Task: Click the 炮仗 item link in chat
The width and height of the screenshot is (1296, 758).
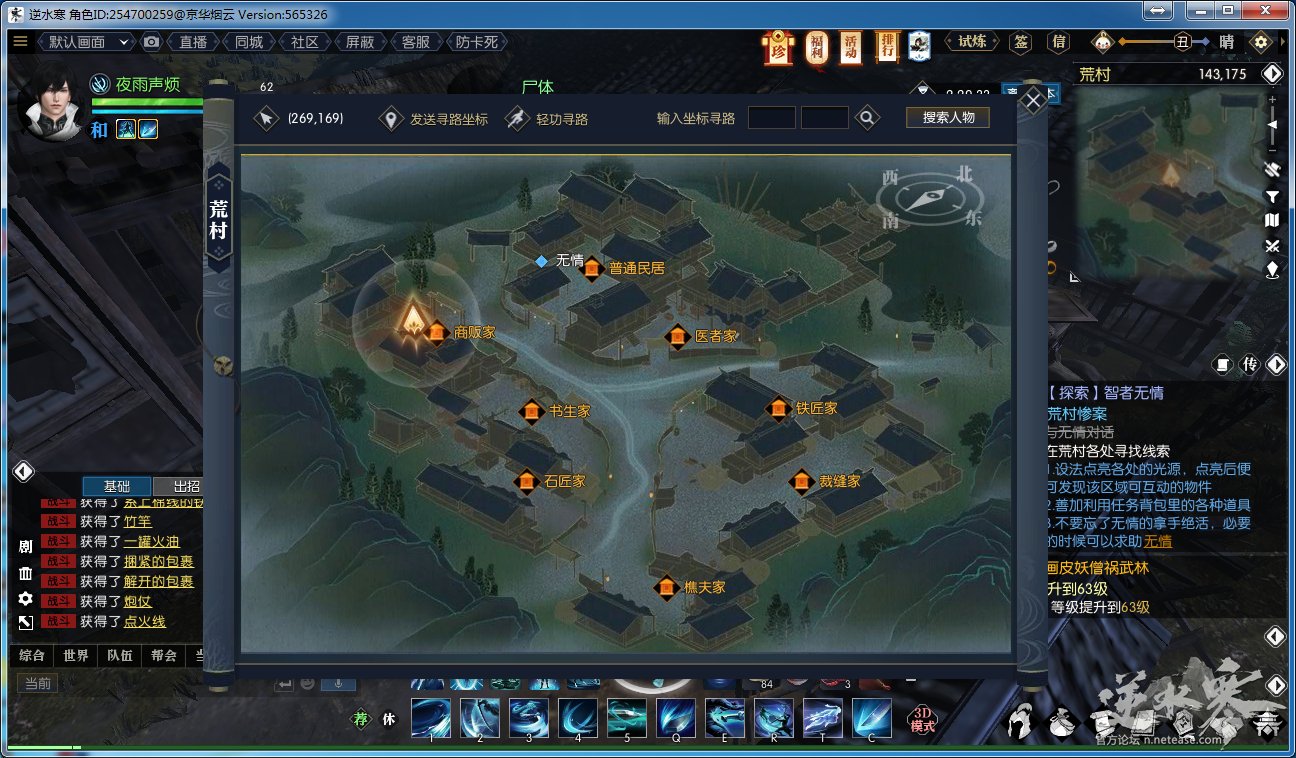Action: pos(137,601)
